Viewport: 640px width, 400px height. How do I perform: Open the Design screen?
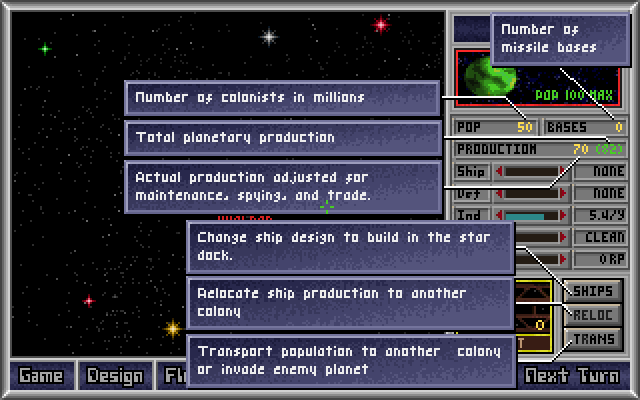tap(115, 377)
